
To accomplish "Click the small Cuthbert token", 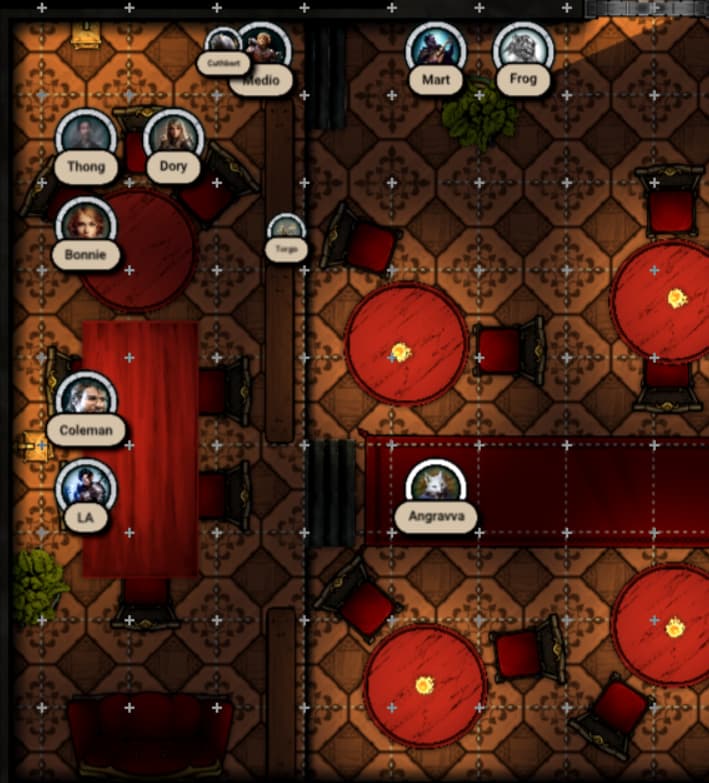I will click(222, 45).
